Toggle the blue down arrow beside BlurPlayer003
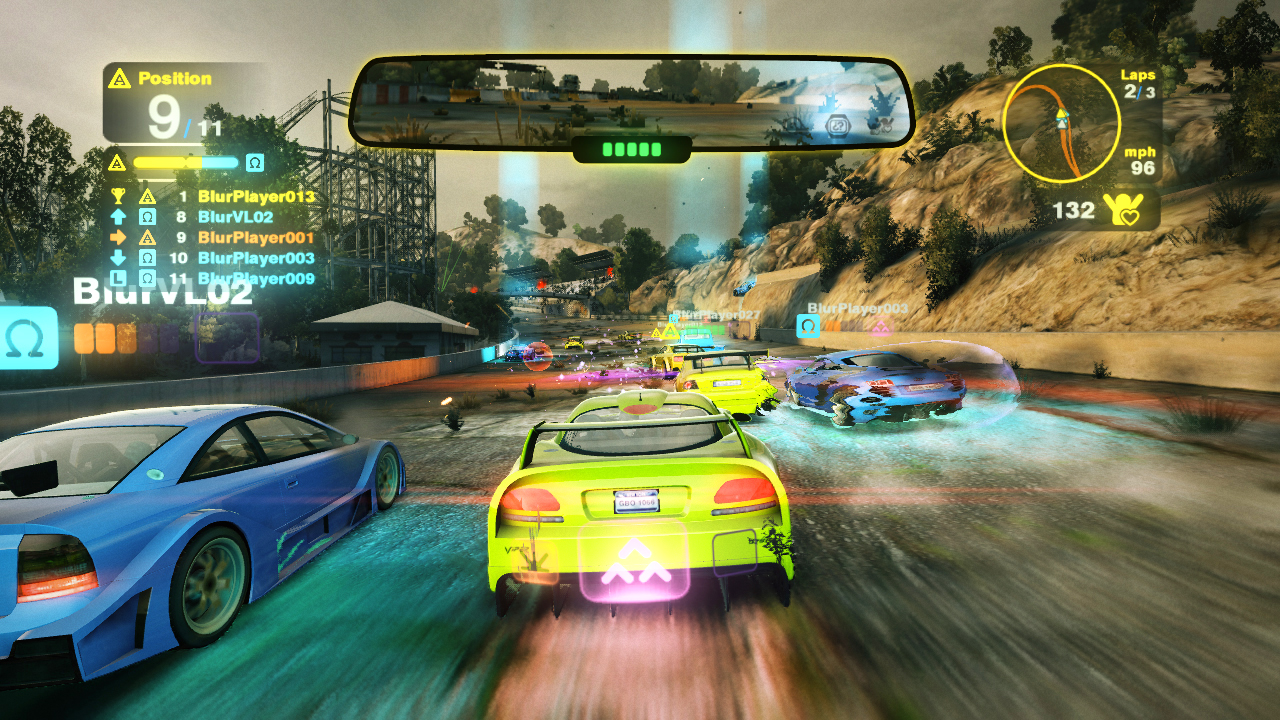 pyautogui.click(x=118, y=258)
